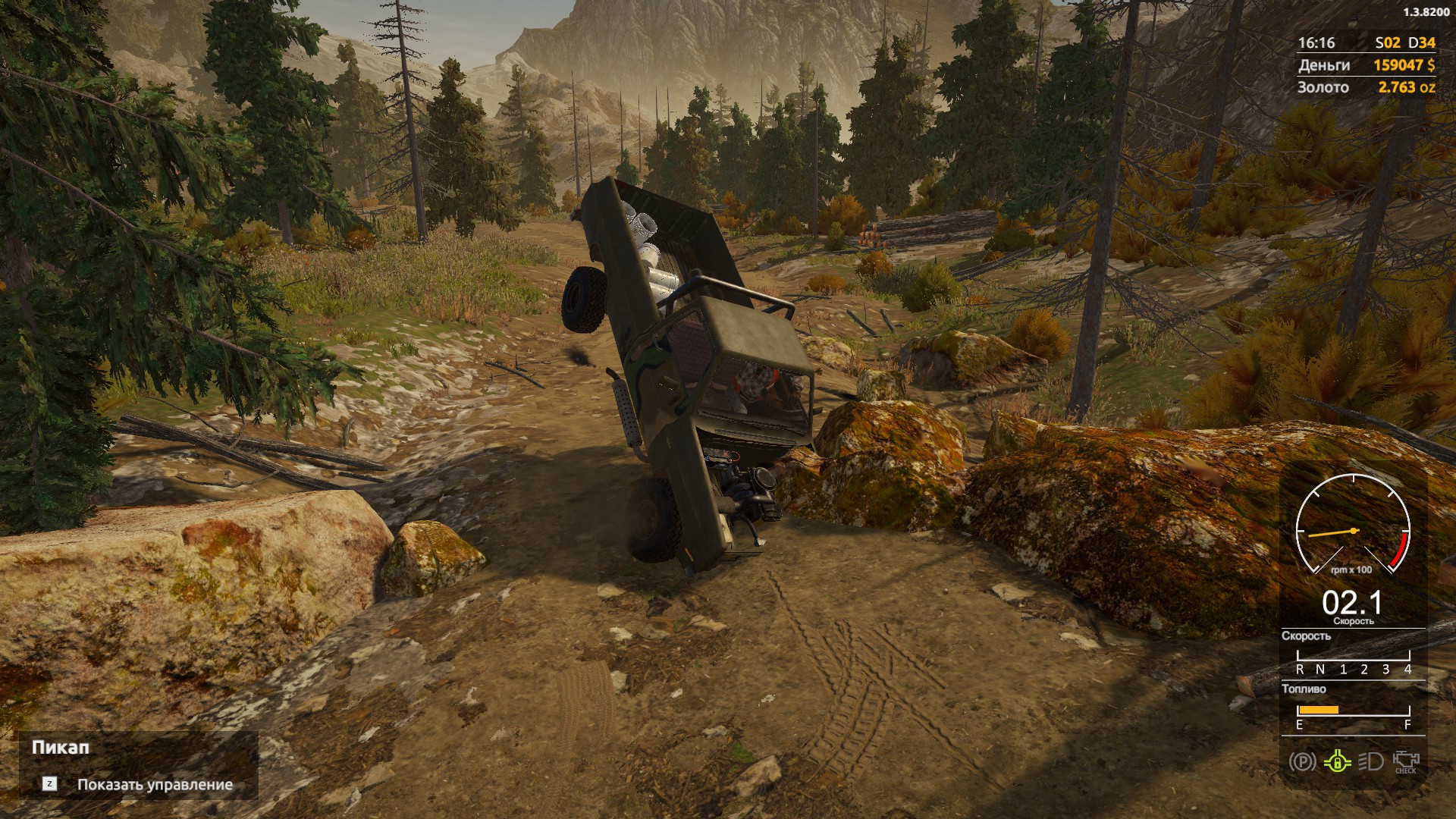Click the orange fuel level bar
1456x819 pixels.
click(x=1318, y=710)
